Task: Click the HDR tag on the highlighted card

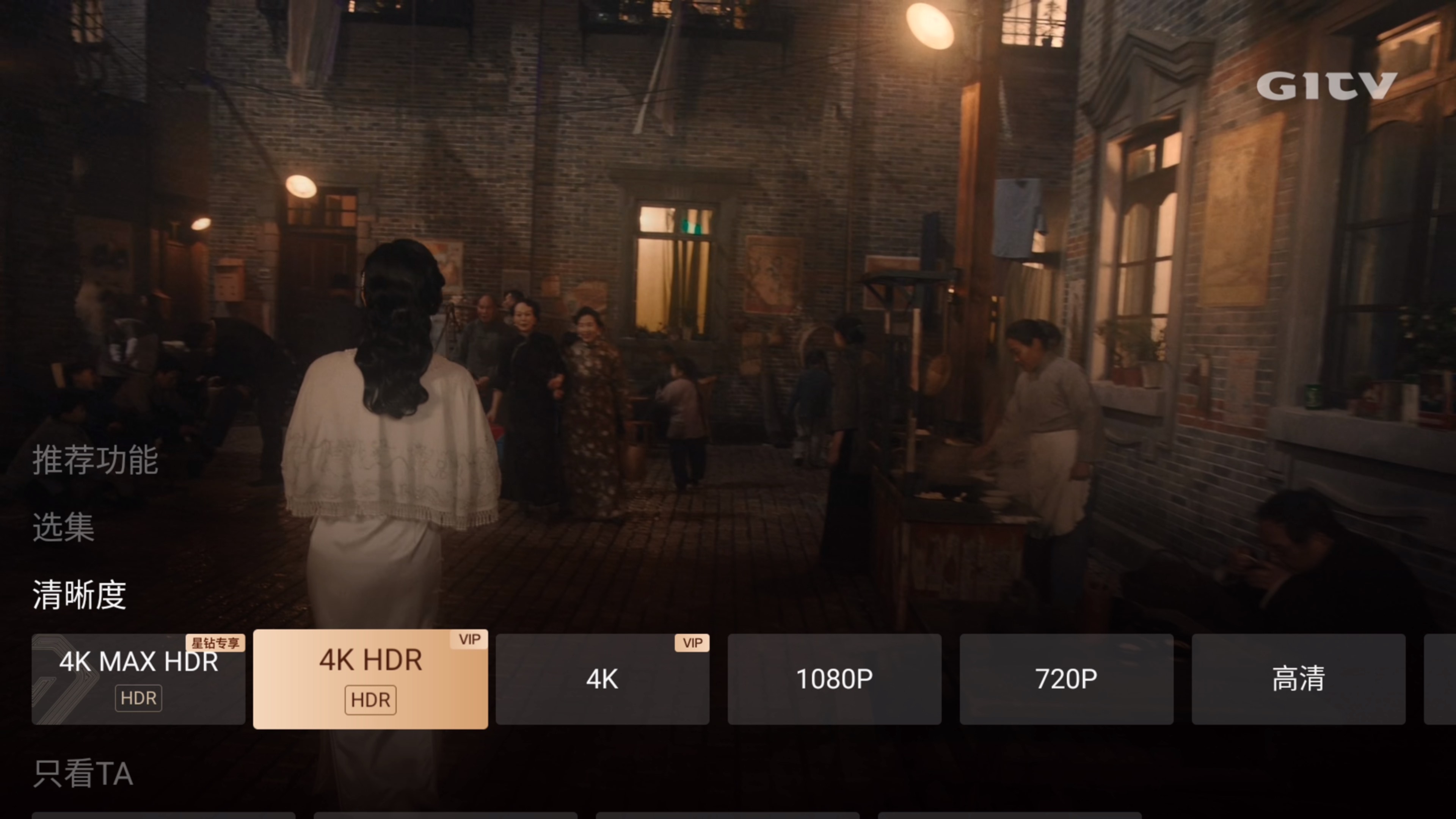Action: 370,700
